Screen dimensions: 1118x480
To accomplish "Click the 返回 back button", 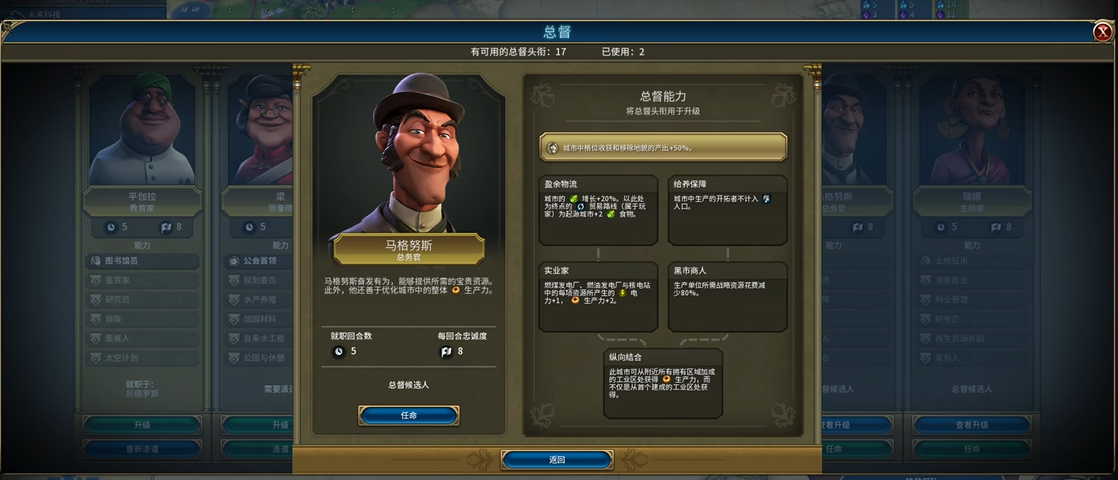I will click(557, 460).
